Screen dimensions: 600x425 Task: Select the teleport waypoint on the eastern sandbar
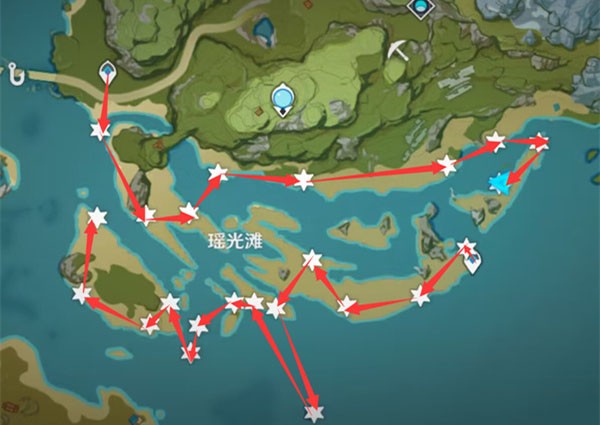coord(472,260)
